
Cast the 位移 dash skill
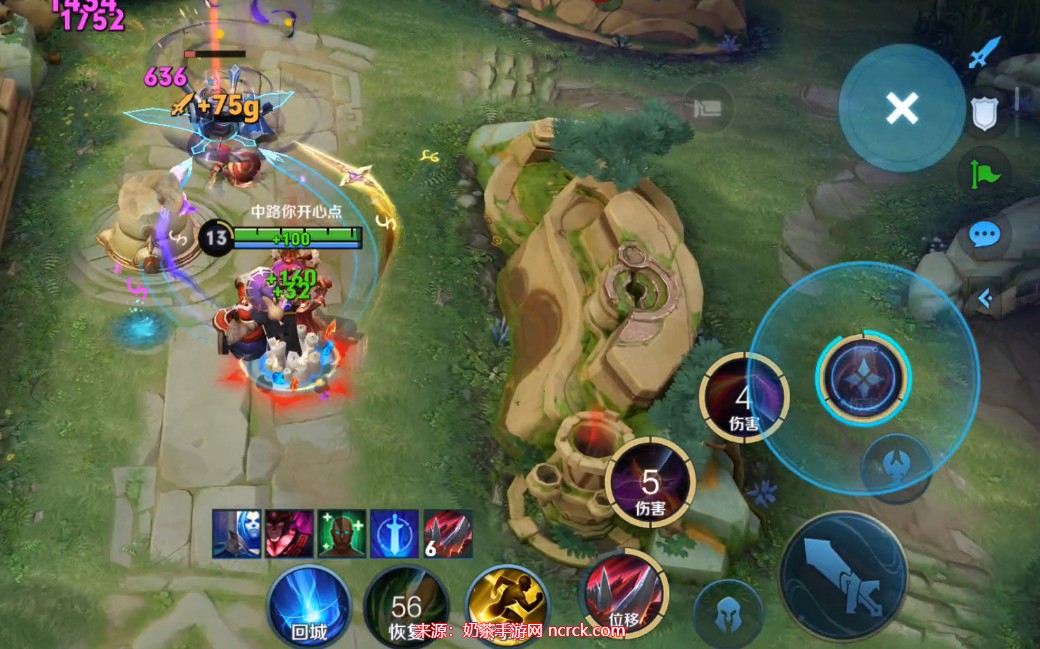click(625, 597)
